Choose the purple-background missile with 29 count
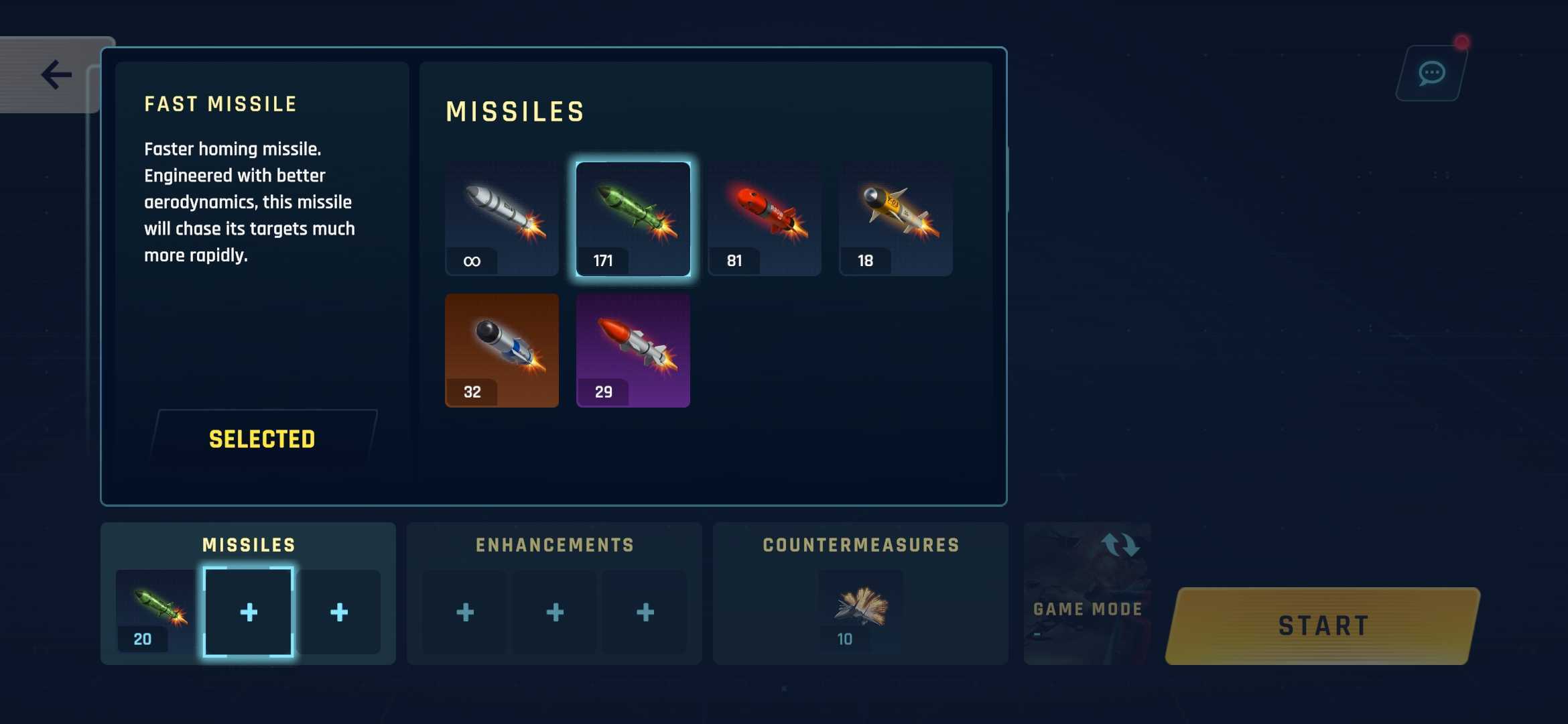The image size is (1568, 724). (x=632, y=349)
